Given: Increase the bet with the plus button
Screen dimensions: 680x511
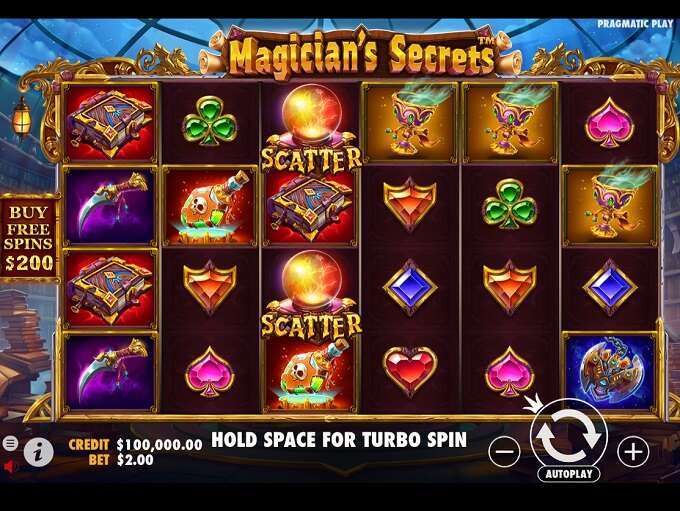Looking at the screenshot, I should pos(632,452).
